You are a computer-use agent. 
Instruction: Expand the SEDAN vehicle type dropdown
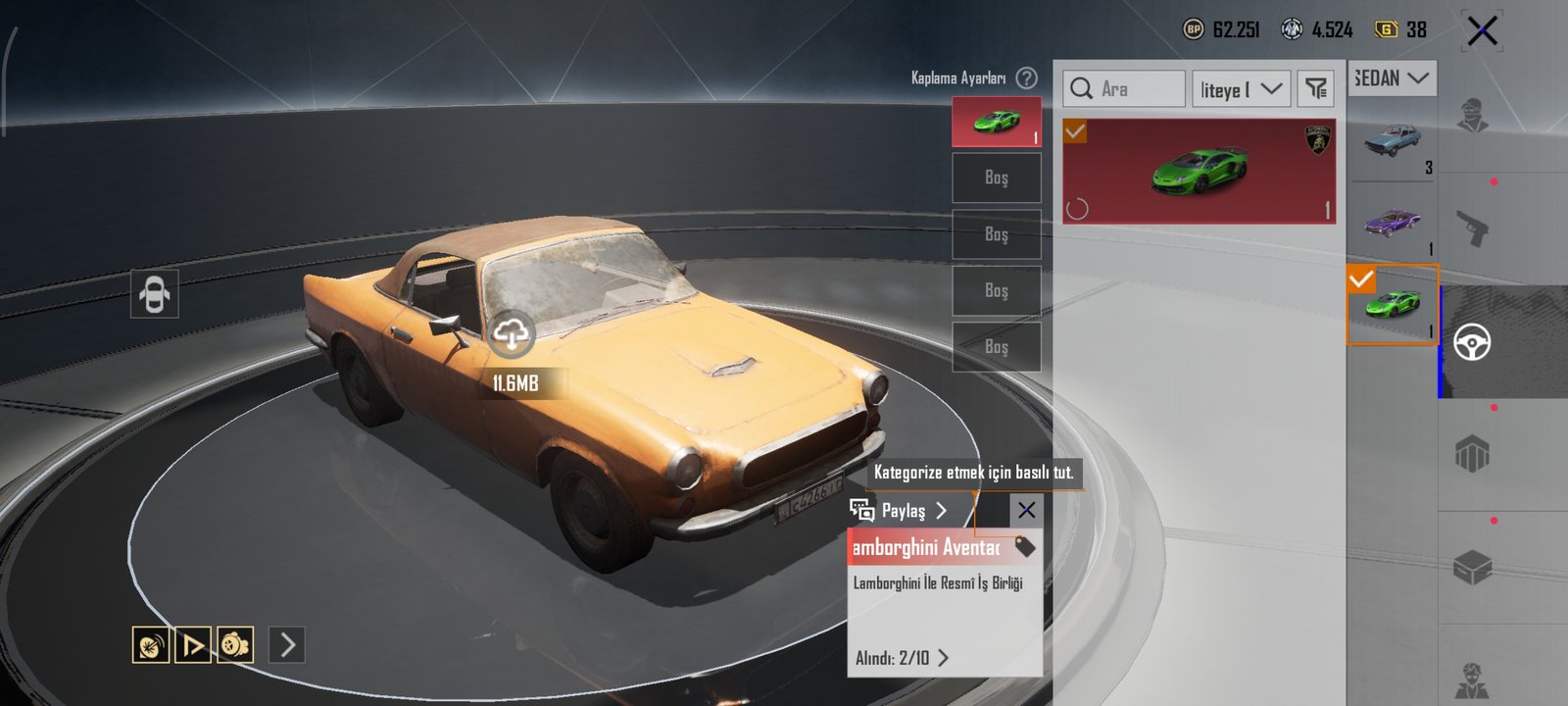tap(1394, 78)
